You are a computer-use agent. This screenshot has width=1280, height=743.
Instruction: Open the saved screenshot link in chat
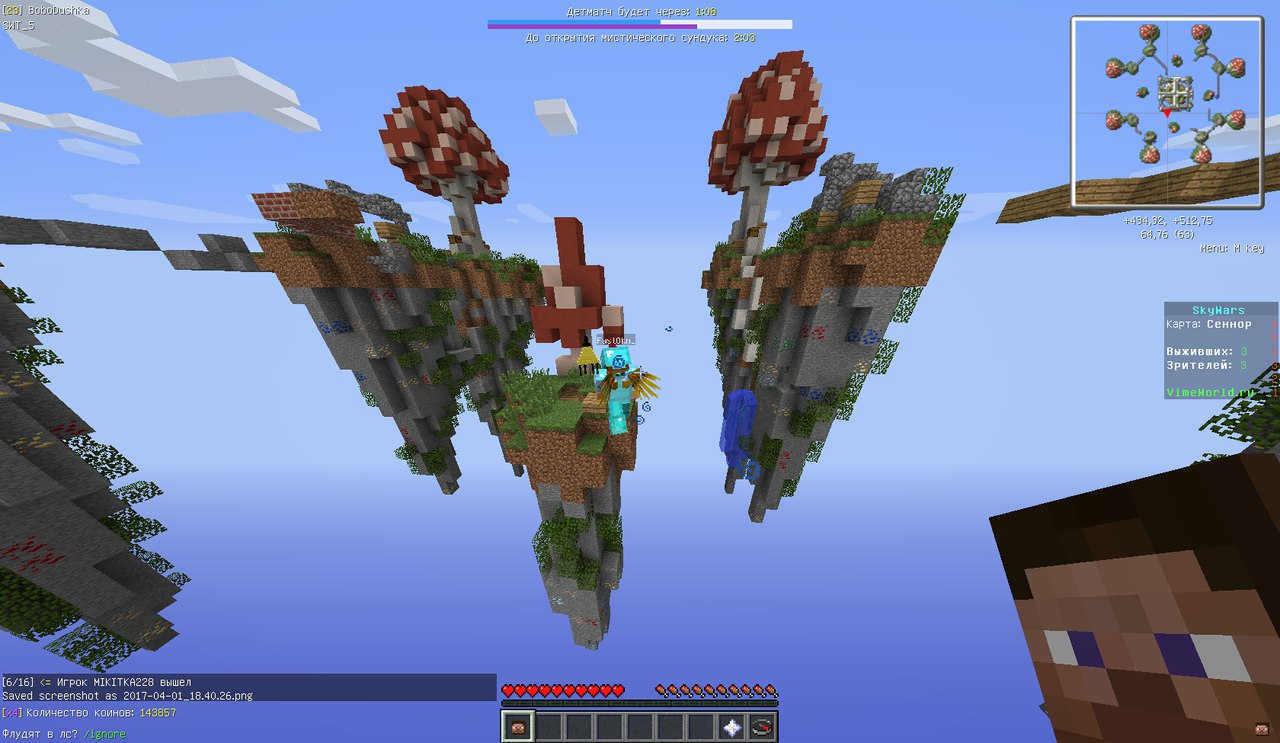coord(177,695)
